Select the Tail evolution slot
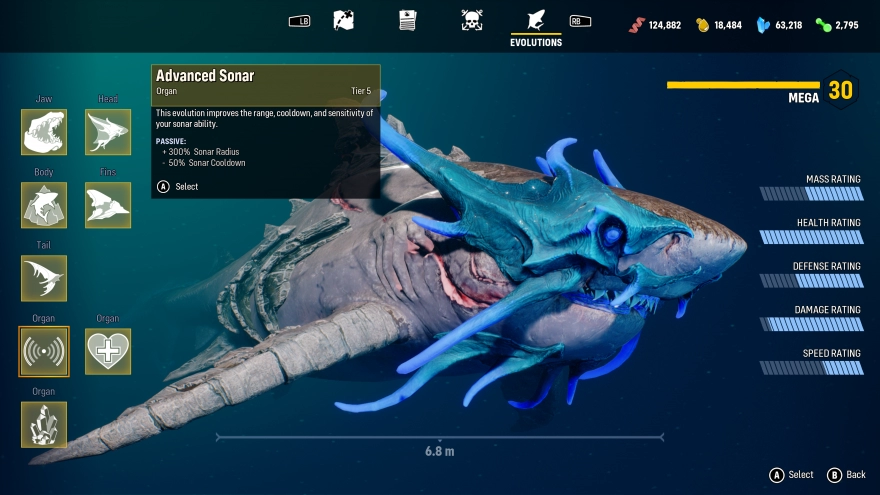 pyautogui.click(x=44, y=278)
